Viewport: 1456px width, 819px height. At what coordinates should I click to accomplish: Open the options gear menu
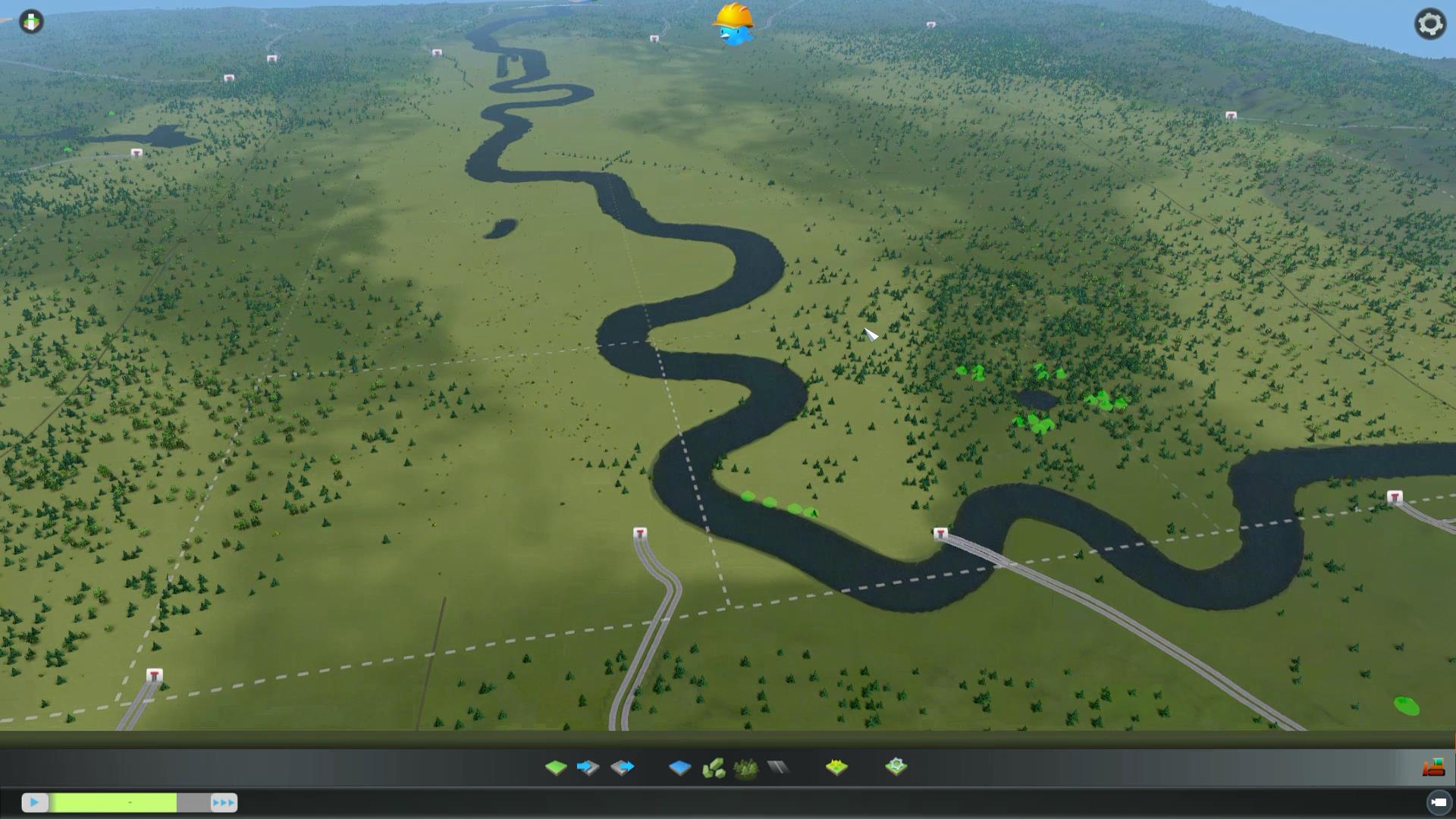(x=1430, y=24)
